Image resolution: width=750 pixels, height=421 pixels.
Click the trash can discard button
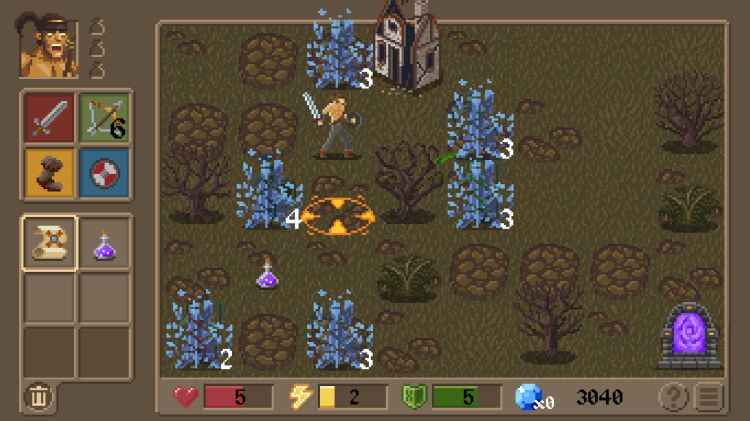coord(38,396)
